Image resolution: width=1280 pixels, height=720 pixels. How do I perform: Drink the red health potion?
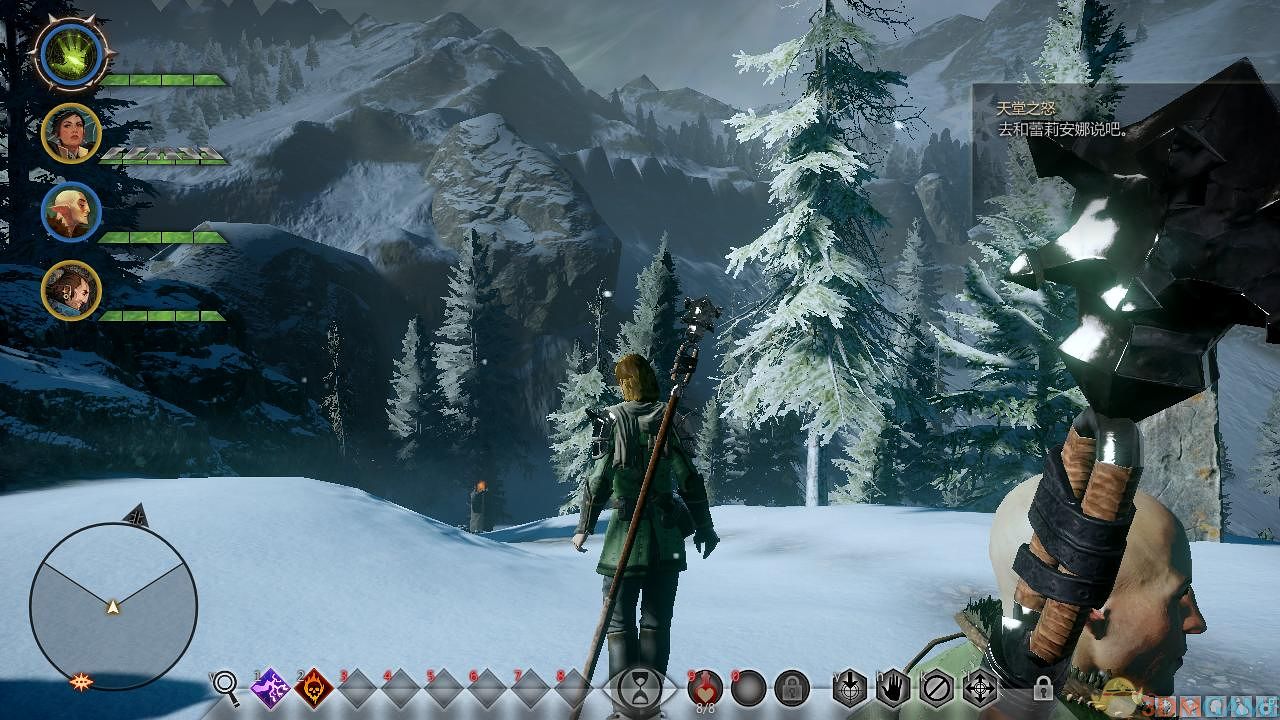706,688
